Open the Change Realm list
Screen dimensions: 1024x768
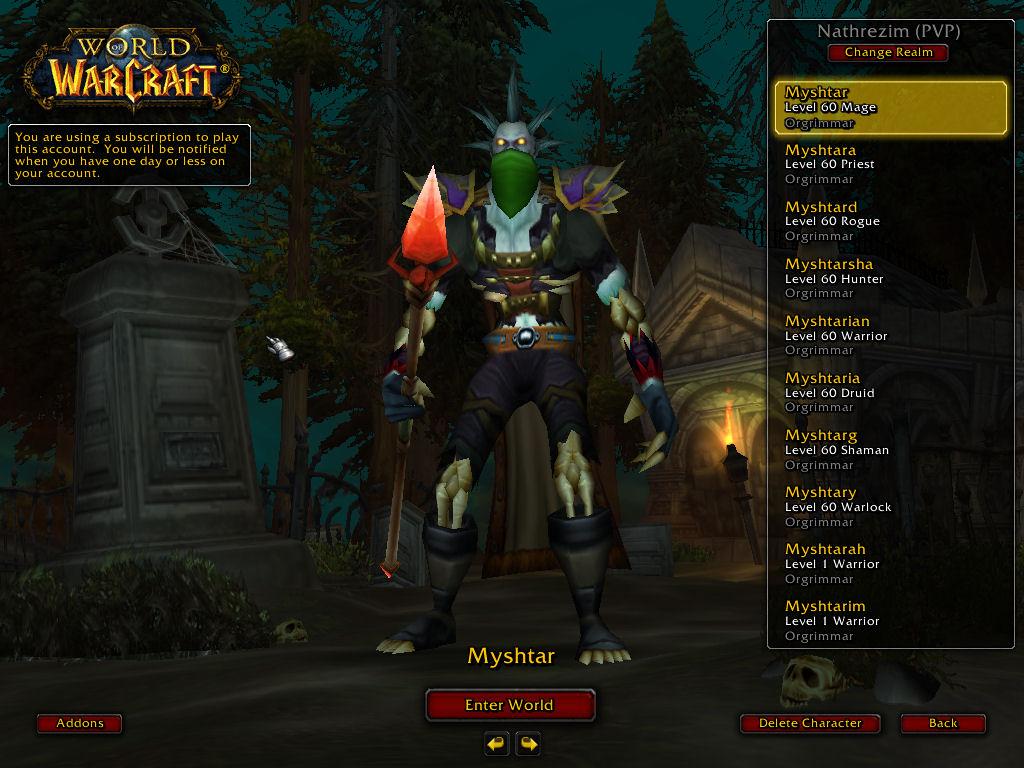(x=888, y=52)
